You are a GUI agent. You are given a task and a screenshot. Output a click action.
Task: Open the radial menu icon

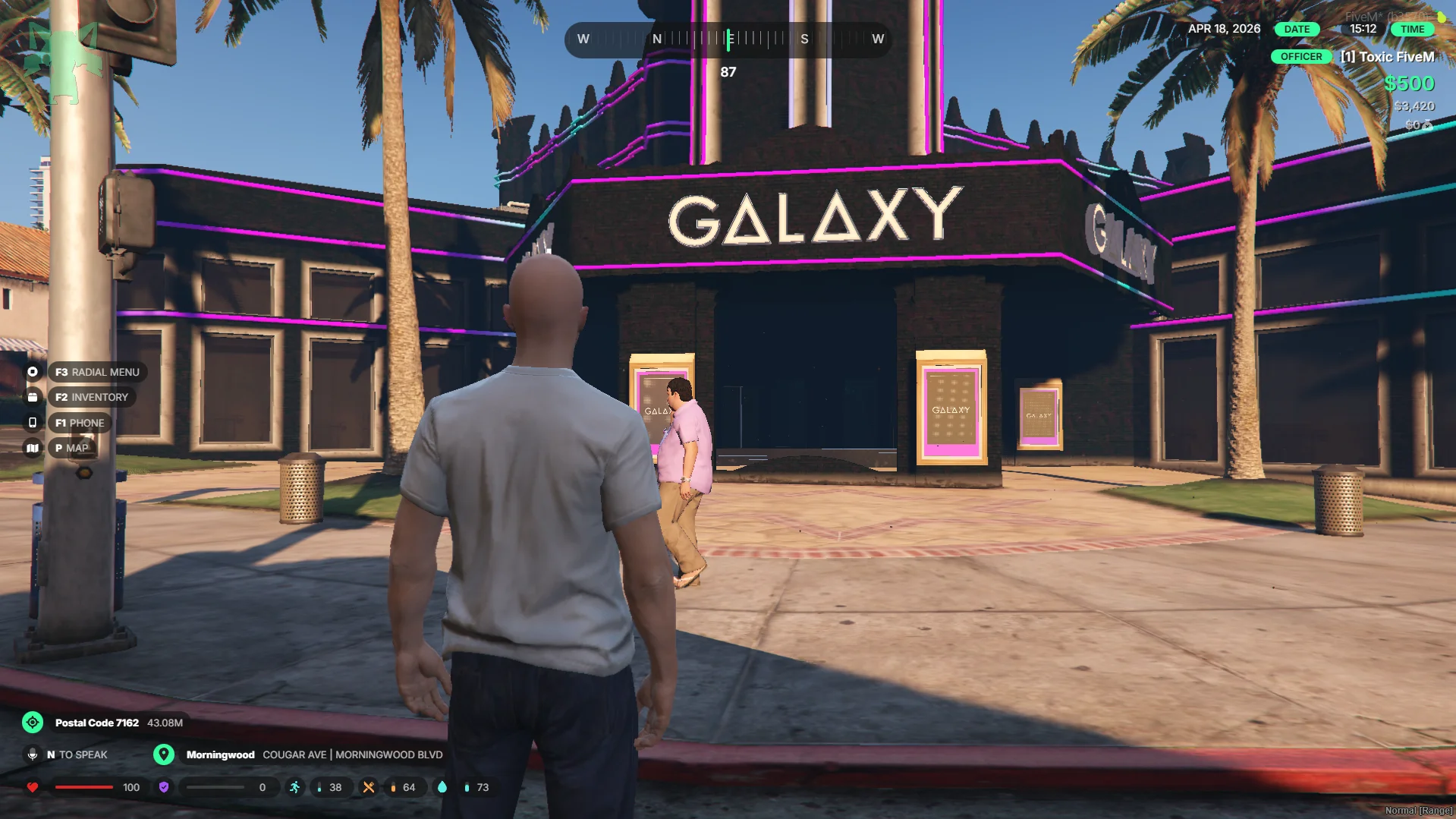(x=33, y=372)
